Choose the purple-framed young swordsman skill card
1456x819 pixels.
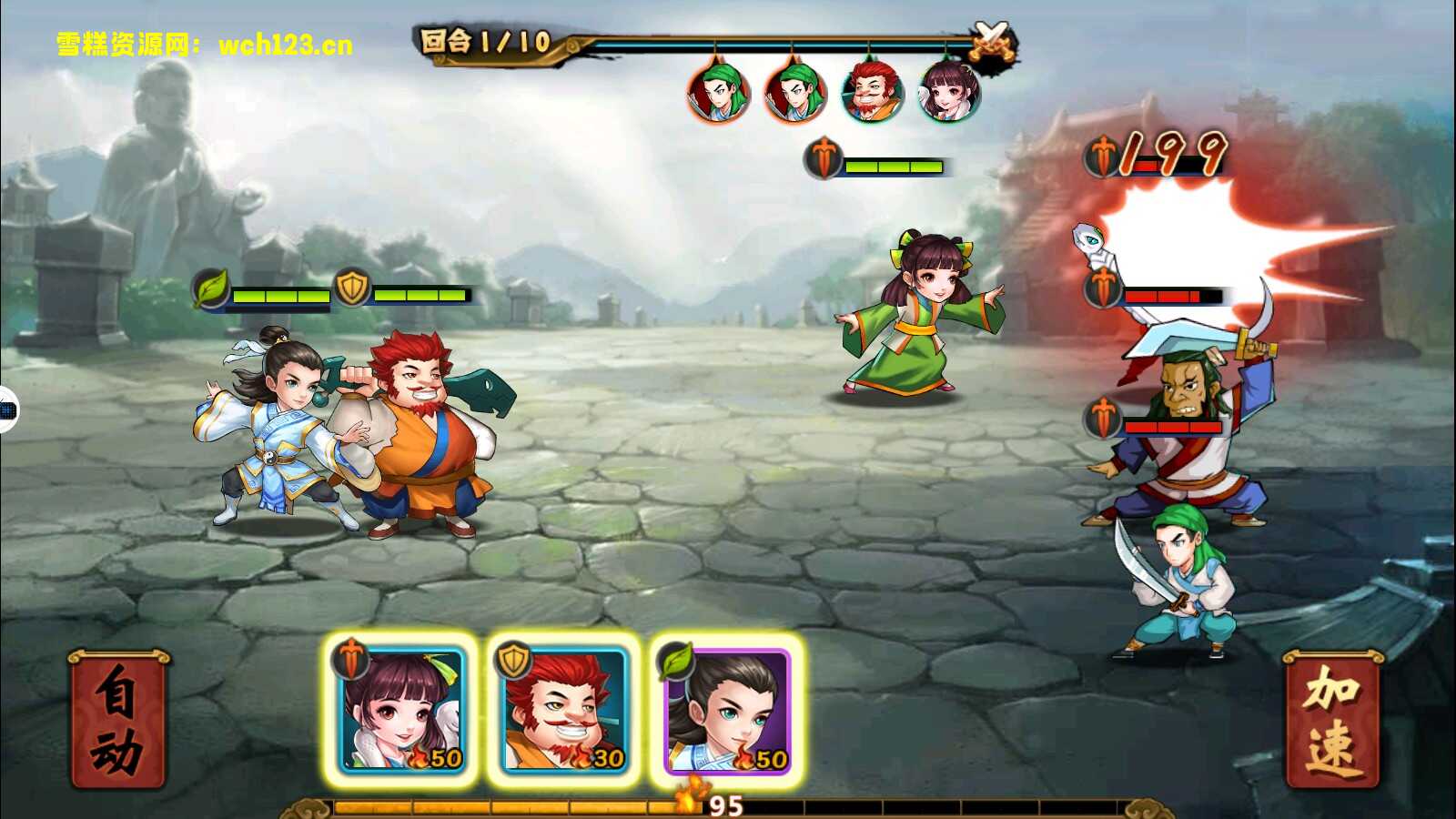[727, 710]
